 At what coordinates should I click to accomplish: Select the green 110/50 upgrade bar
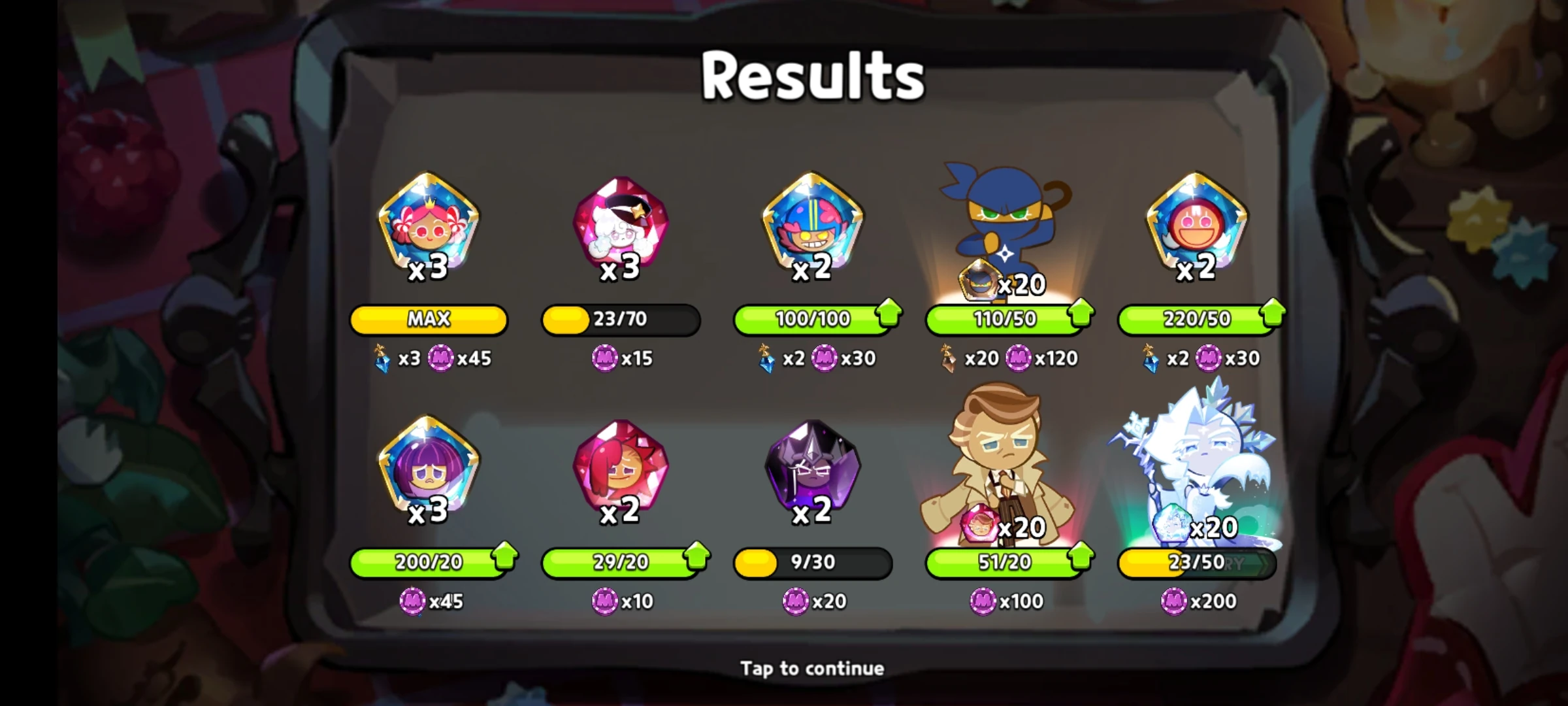click(x=1006, y=320)
